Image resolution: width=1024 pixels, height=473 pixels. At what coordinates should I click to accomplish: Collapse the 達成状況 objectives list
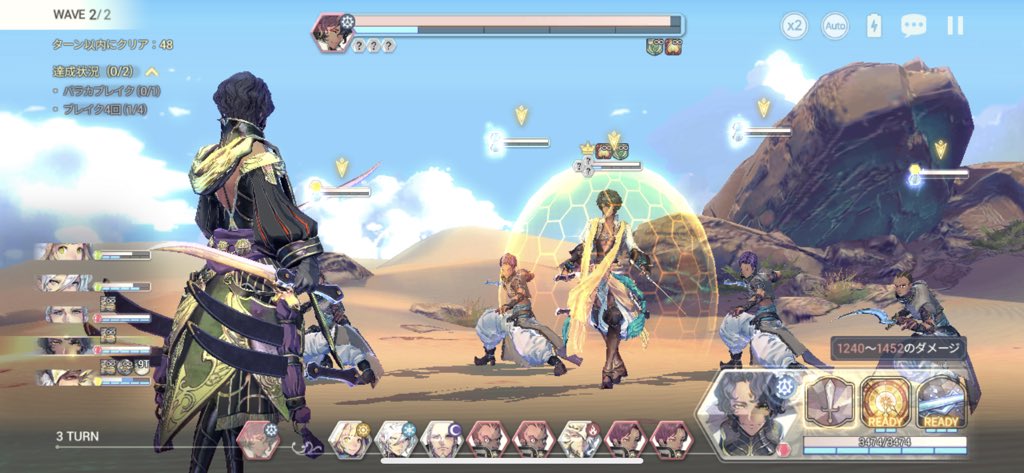click(x=152, y=72)
